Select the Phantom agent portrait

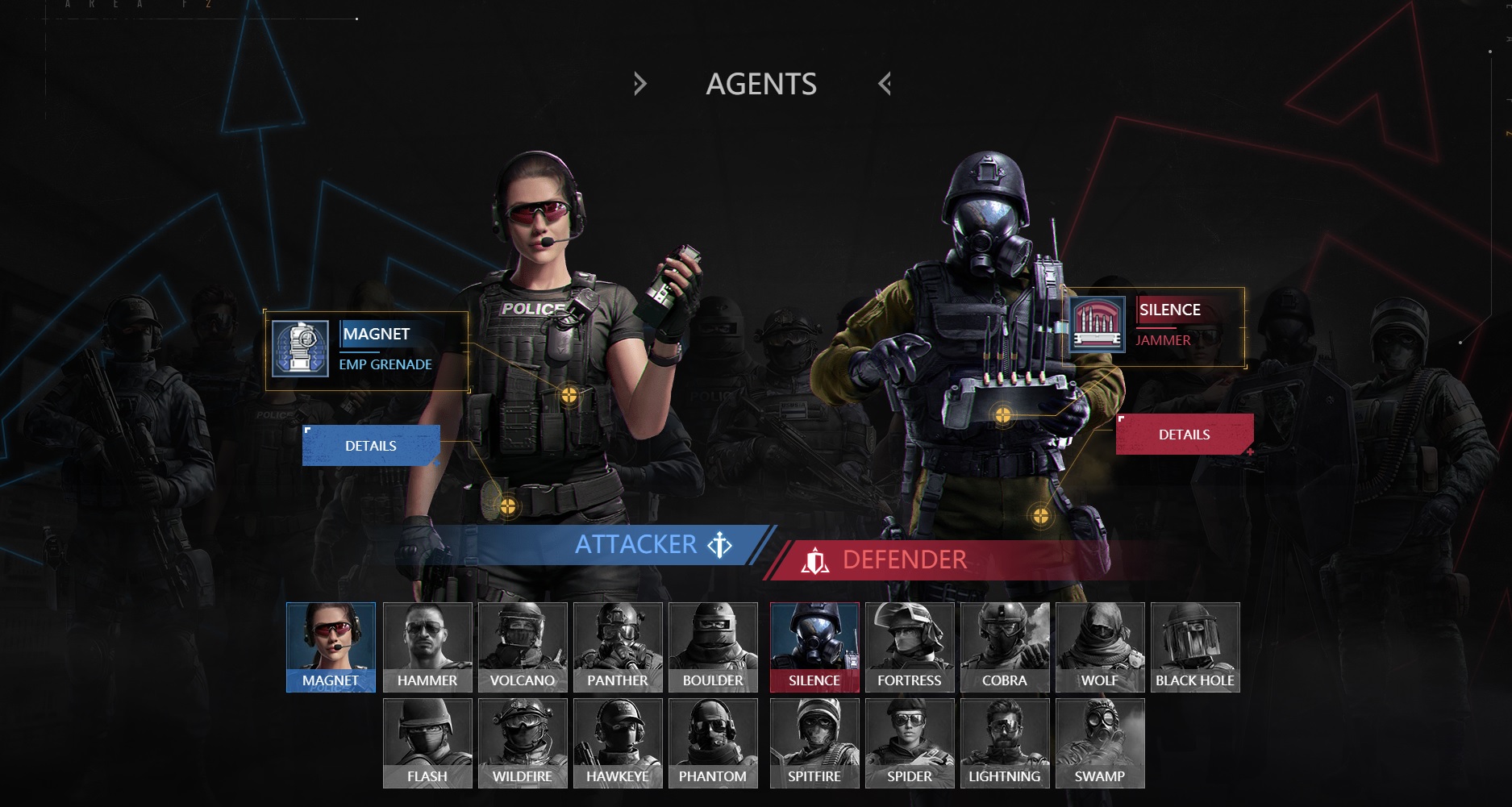pyautogui.click(x=713, y=743)
